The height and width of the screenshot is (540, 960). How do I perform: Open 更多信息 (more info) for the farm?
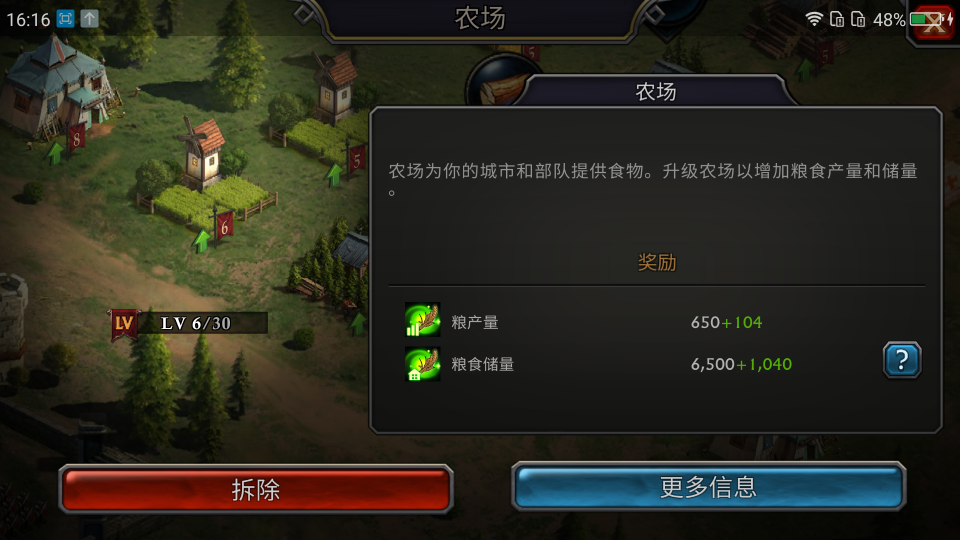tap(708, 488)
